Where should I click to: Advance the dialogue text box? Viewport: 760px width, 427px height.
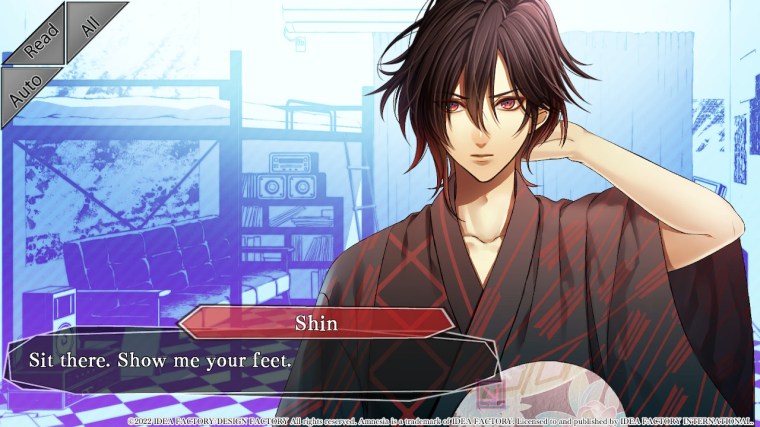pos(250,366)
